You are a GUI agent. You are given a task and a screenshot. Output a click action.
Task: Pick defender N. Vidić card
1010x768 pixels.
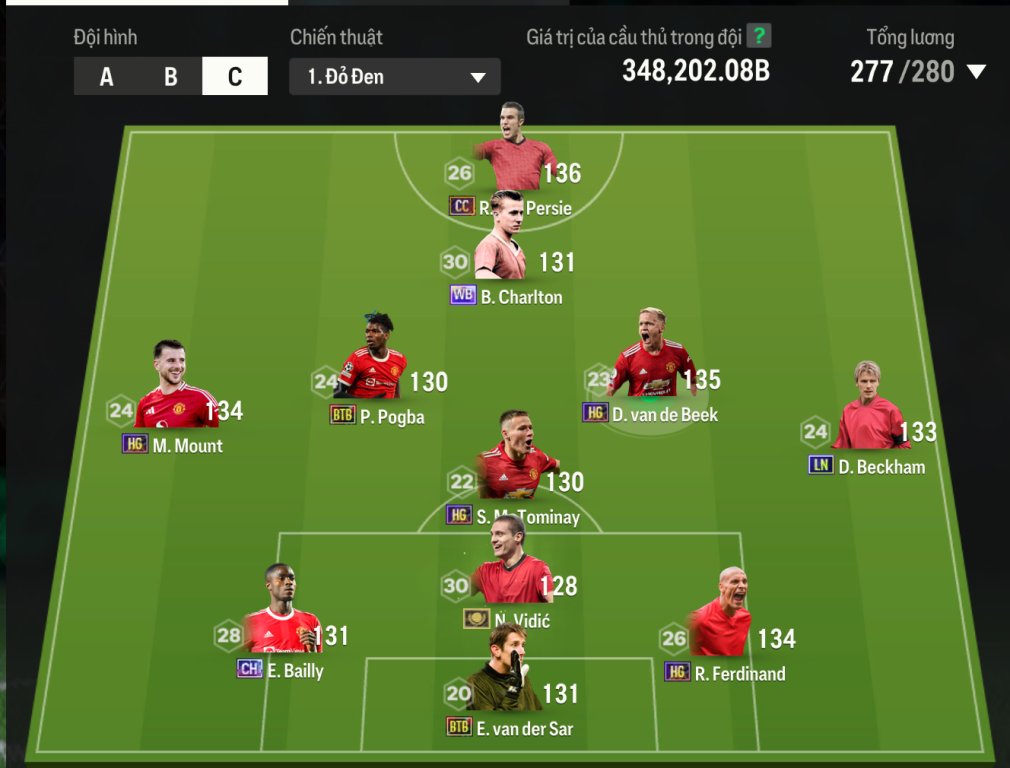pos(512,572)
